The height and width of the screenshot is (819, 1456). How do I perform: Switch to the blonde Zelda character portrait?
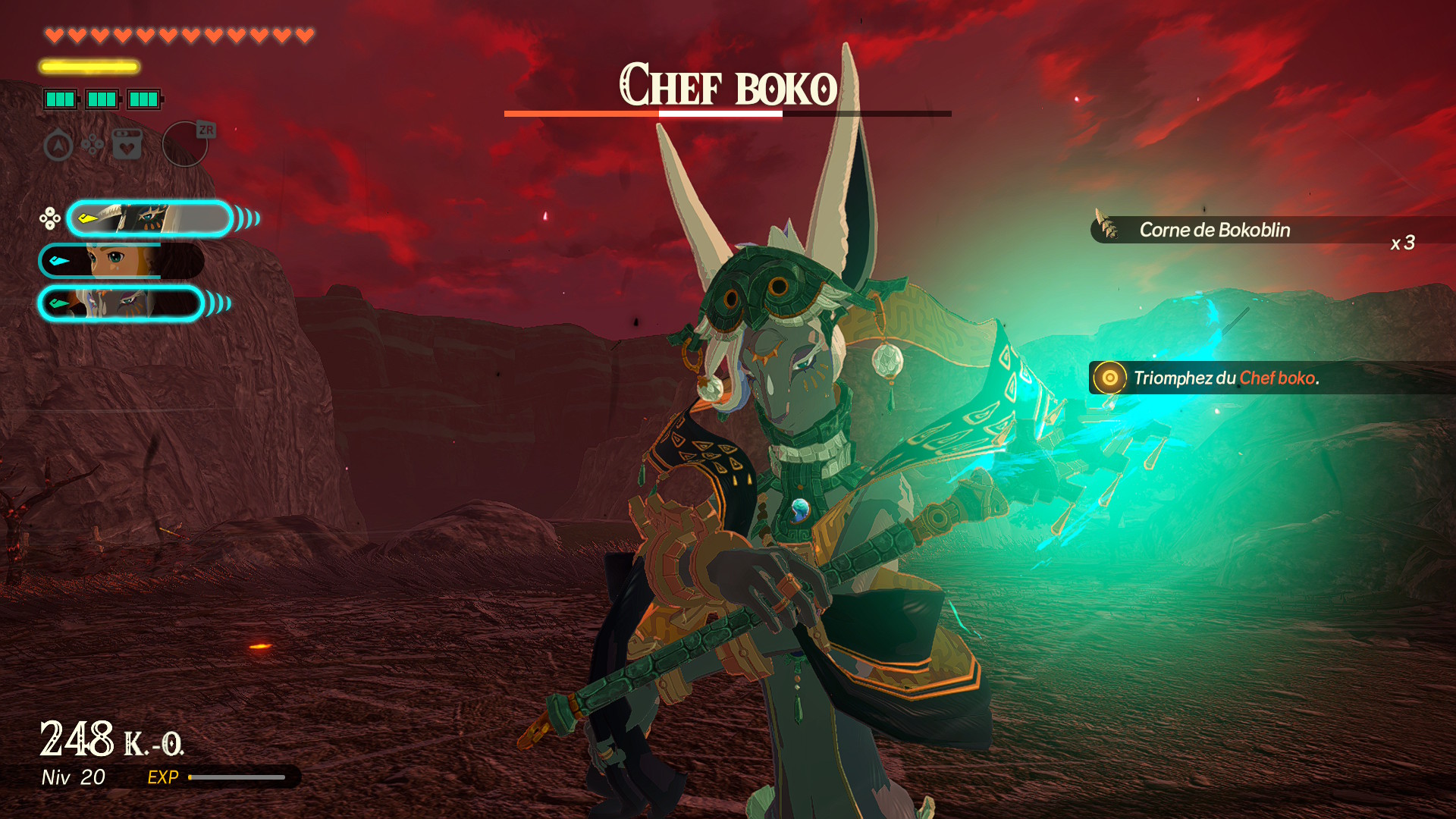[121, 262]
